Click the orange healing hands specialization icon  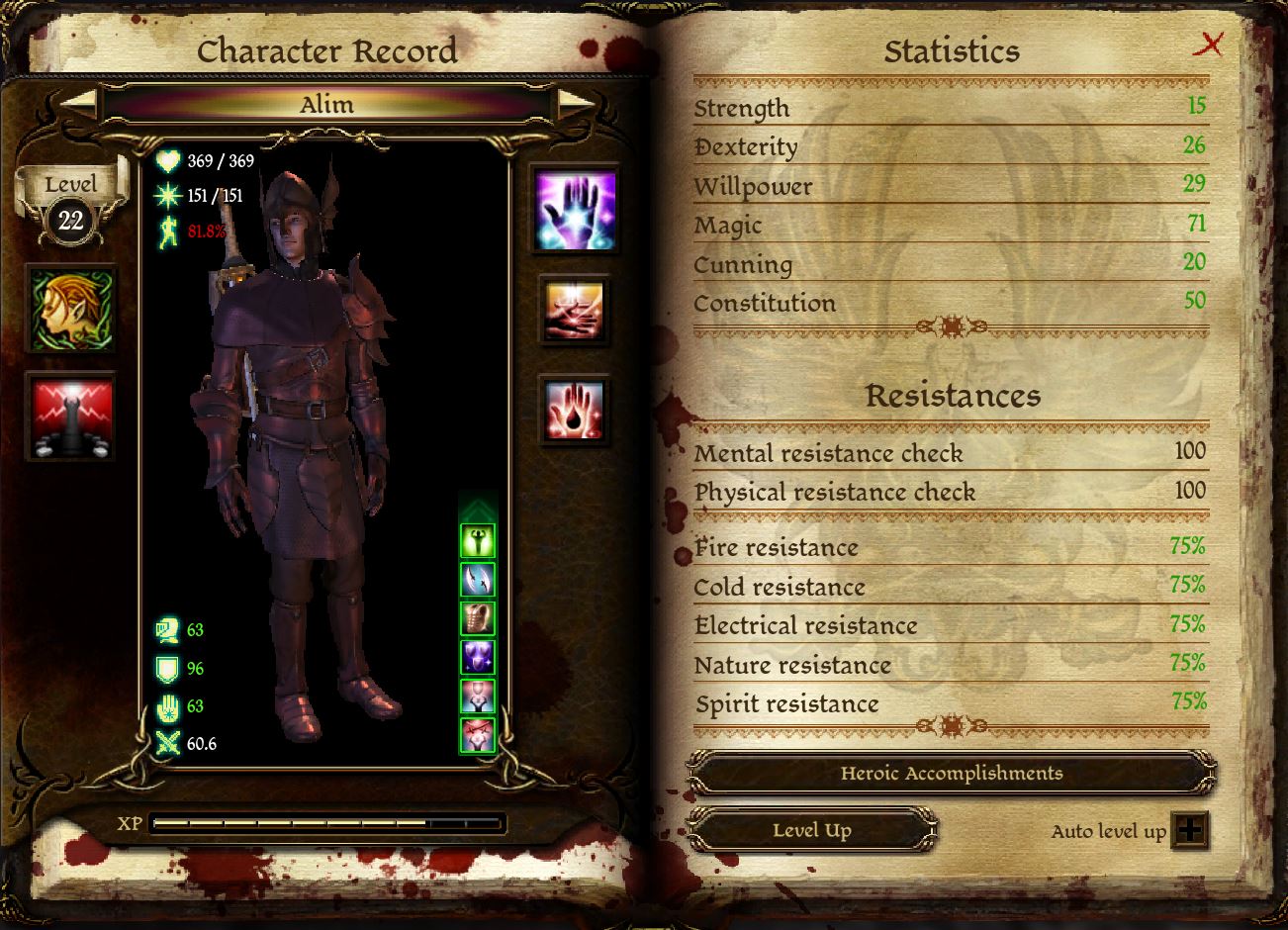click(575, 310)
